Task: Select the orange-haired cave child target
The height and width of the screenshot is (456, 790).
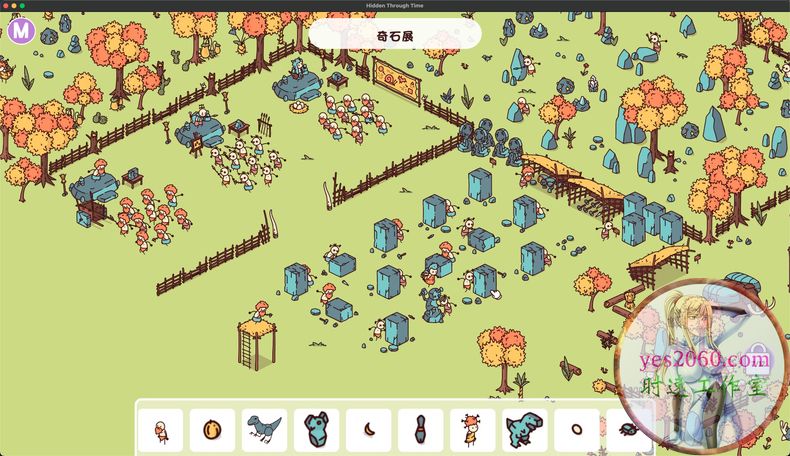Action: 472,430
